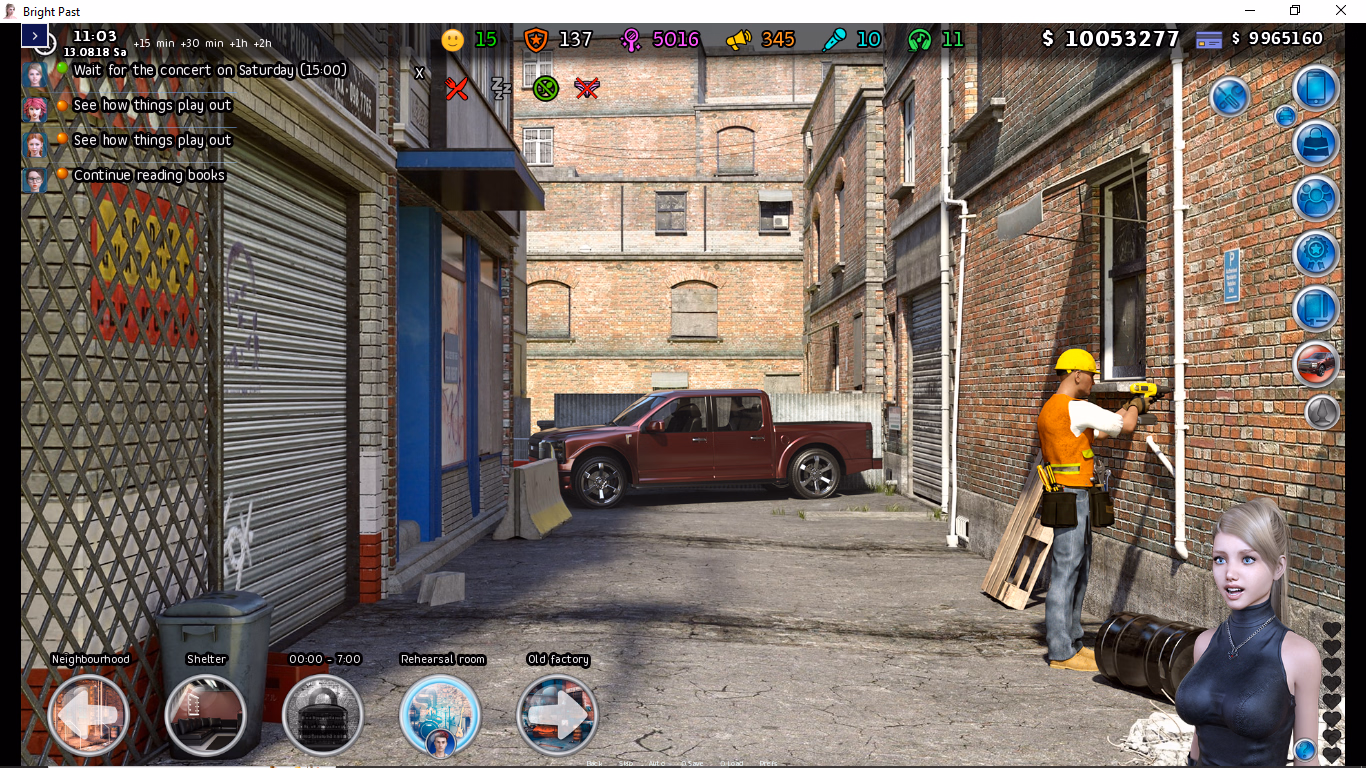Select the red pickup truck icon
The height and width of the screenshot is (768, 1366).
1316,364
